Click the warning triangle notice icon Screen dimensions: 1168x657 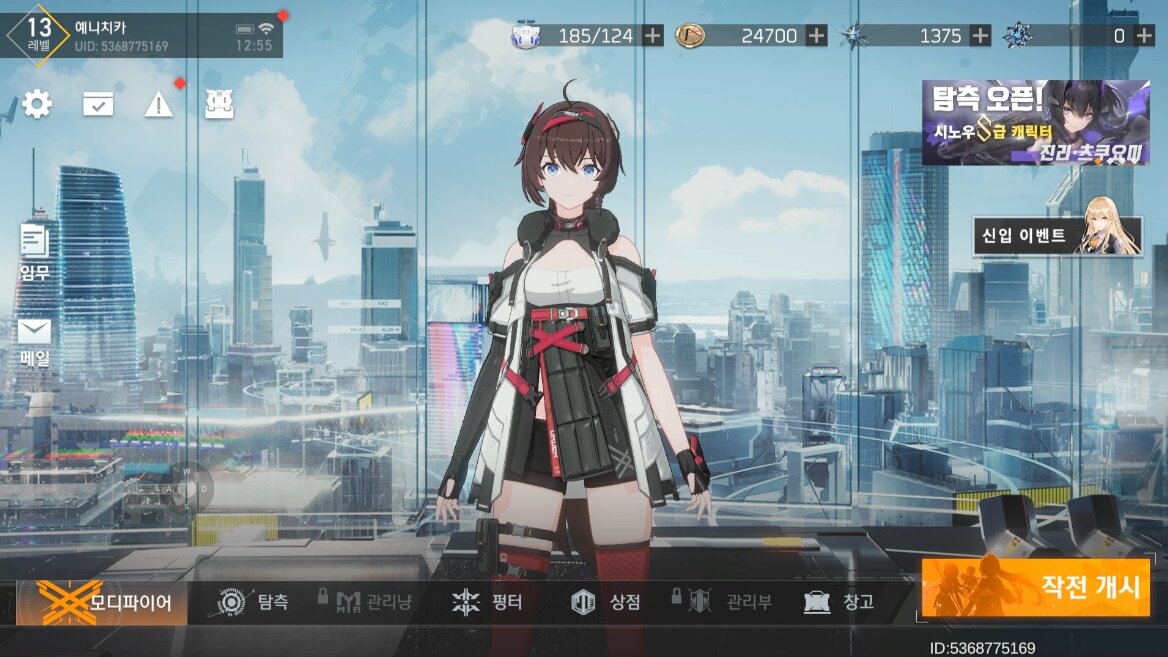(x=158, y=104)
